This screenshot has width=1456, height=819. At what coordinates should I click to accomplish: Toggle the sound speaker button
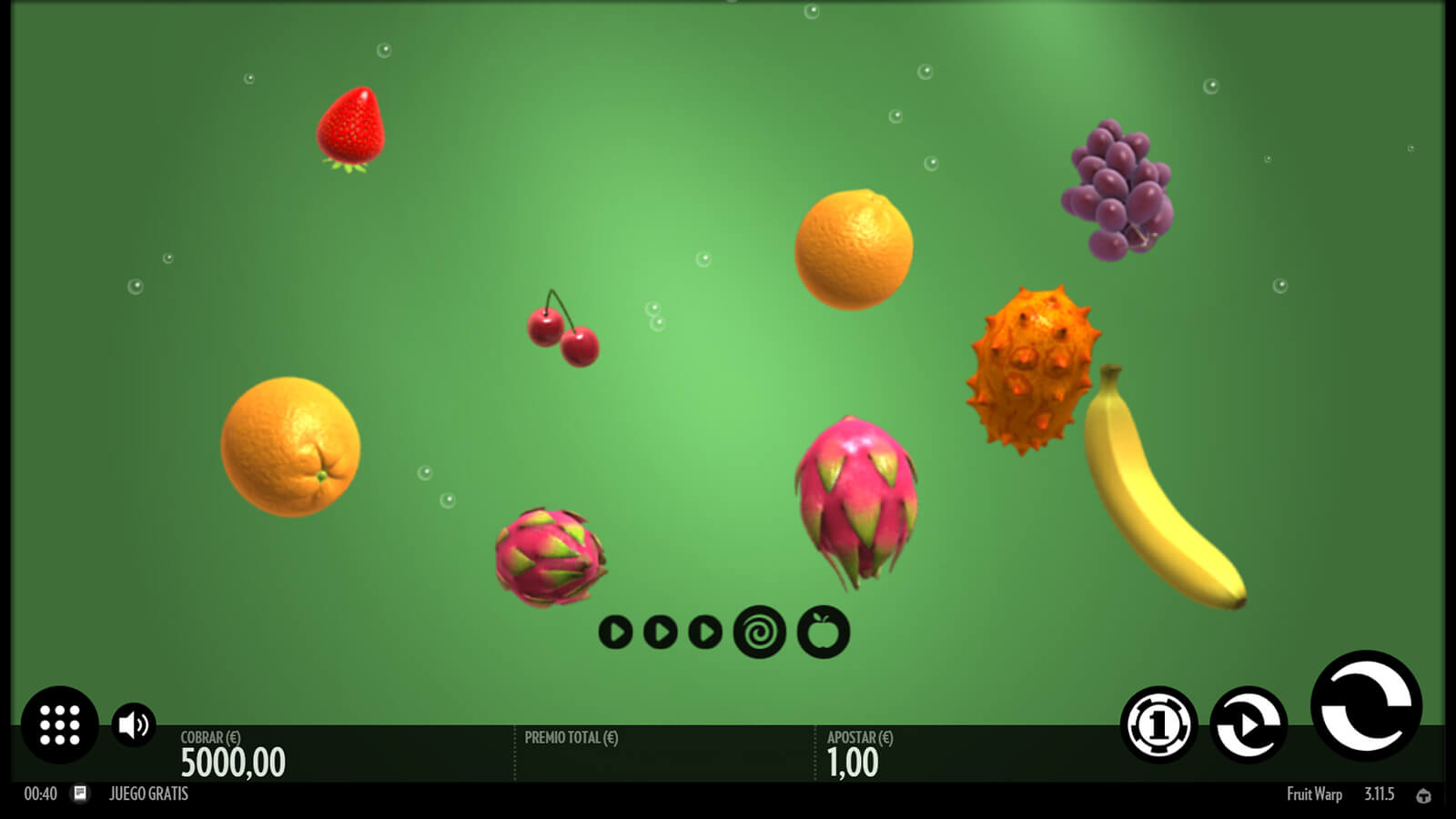tap(134, 724)
